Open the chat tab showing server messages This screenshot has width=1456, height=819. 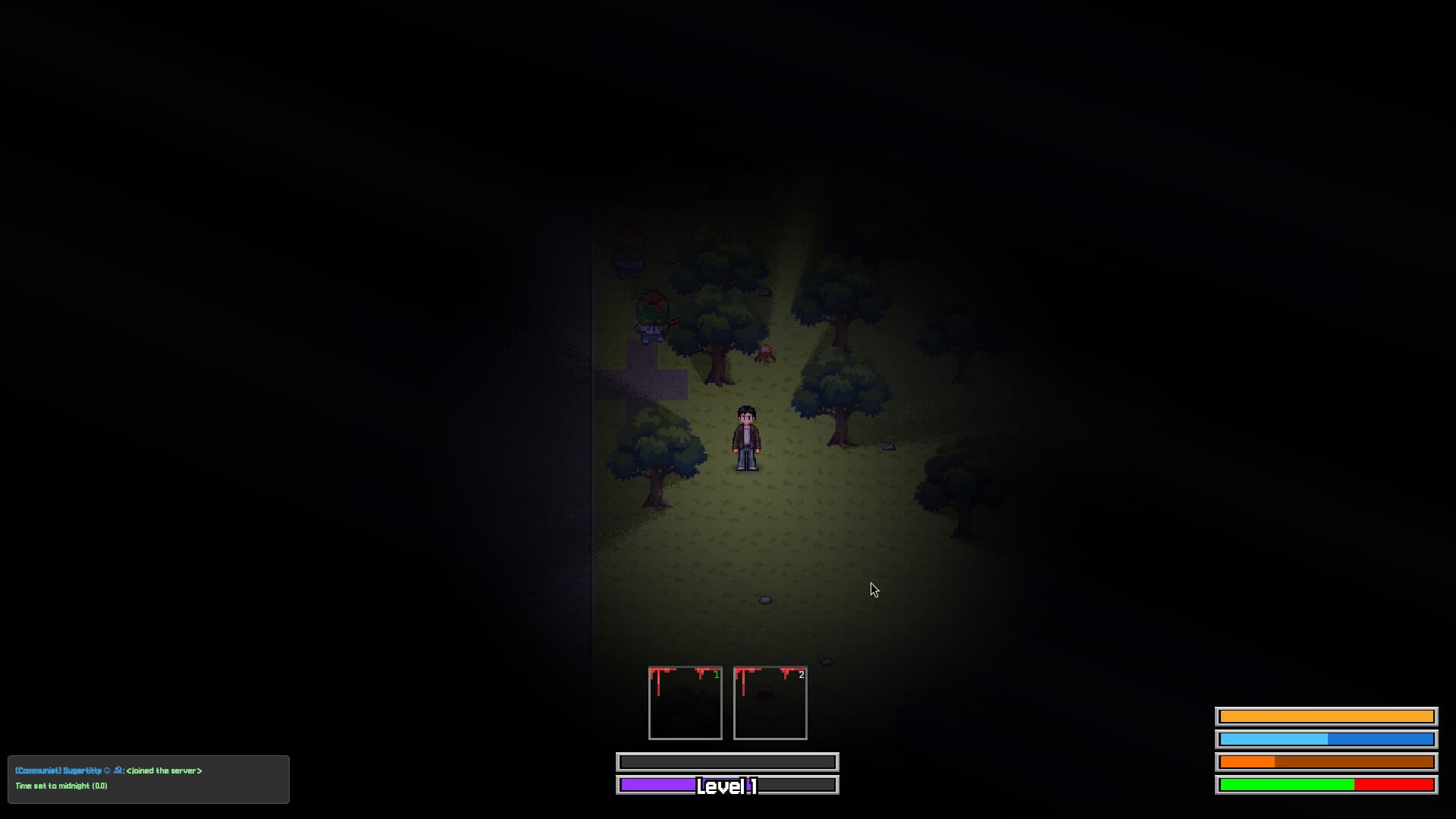coord(148,779)
